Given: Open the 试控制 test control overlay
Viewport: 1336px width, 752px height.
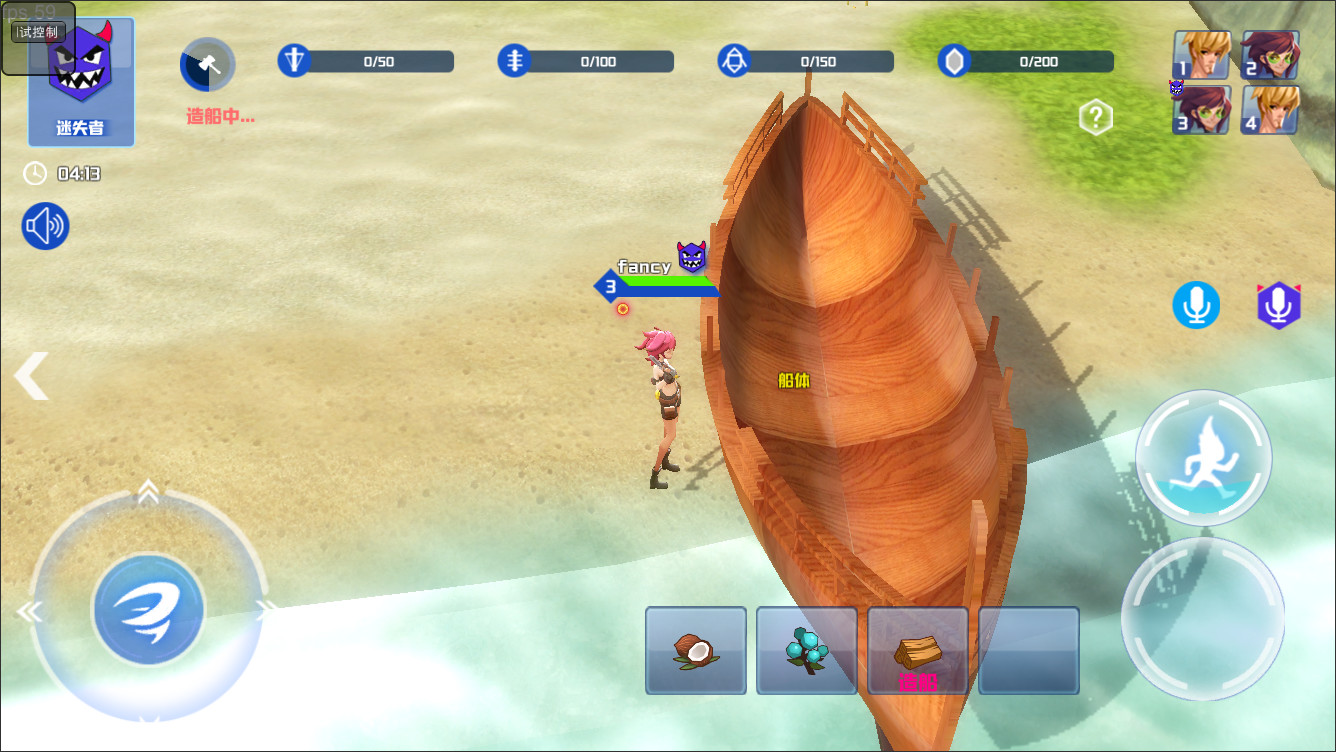Looking at the screenshot, I should coord(38,31).
